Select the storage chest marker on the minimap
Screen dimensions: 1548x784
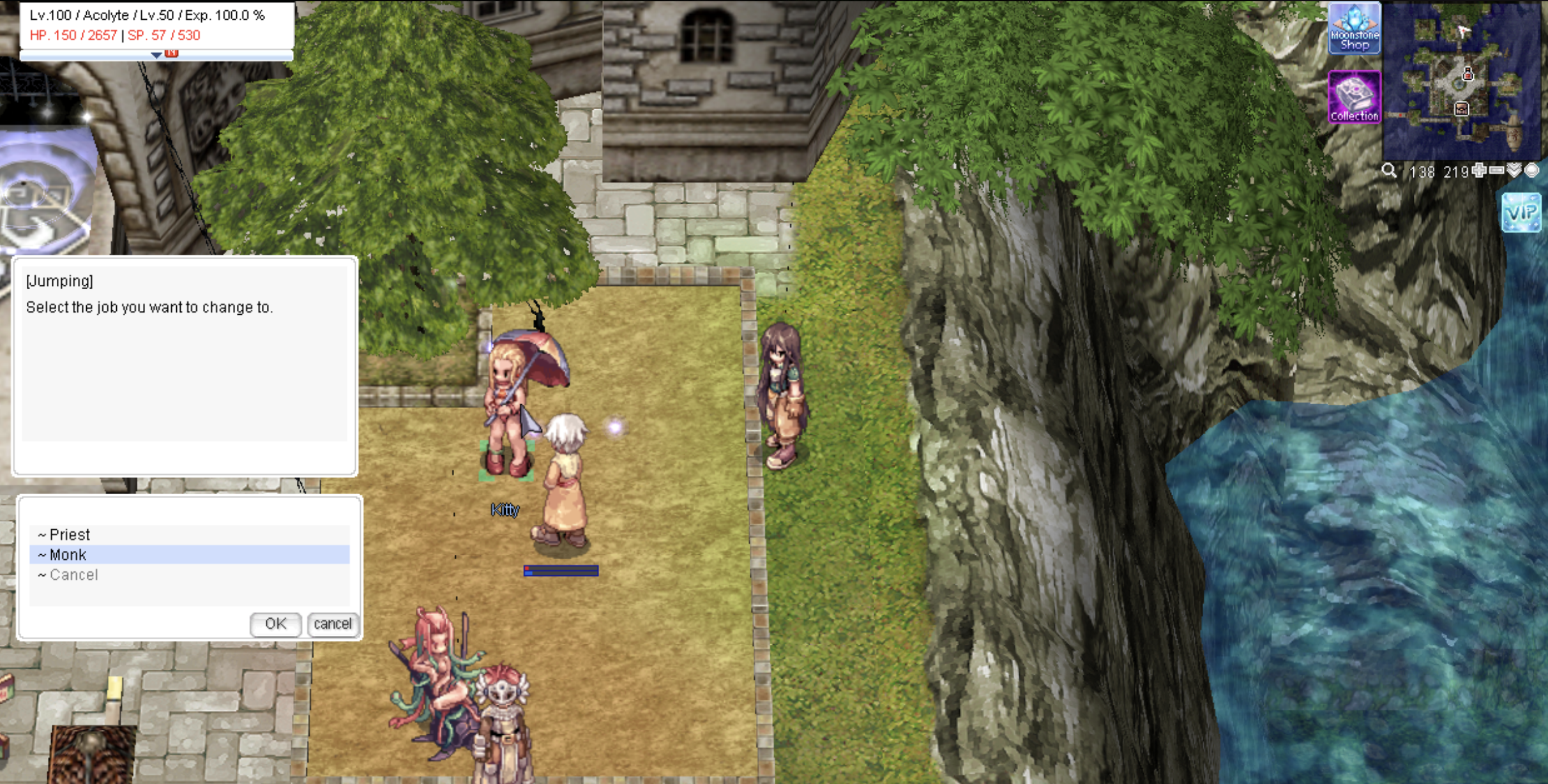coord(1461,109)
